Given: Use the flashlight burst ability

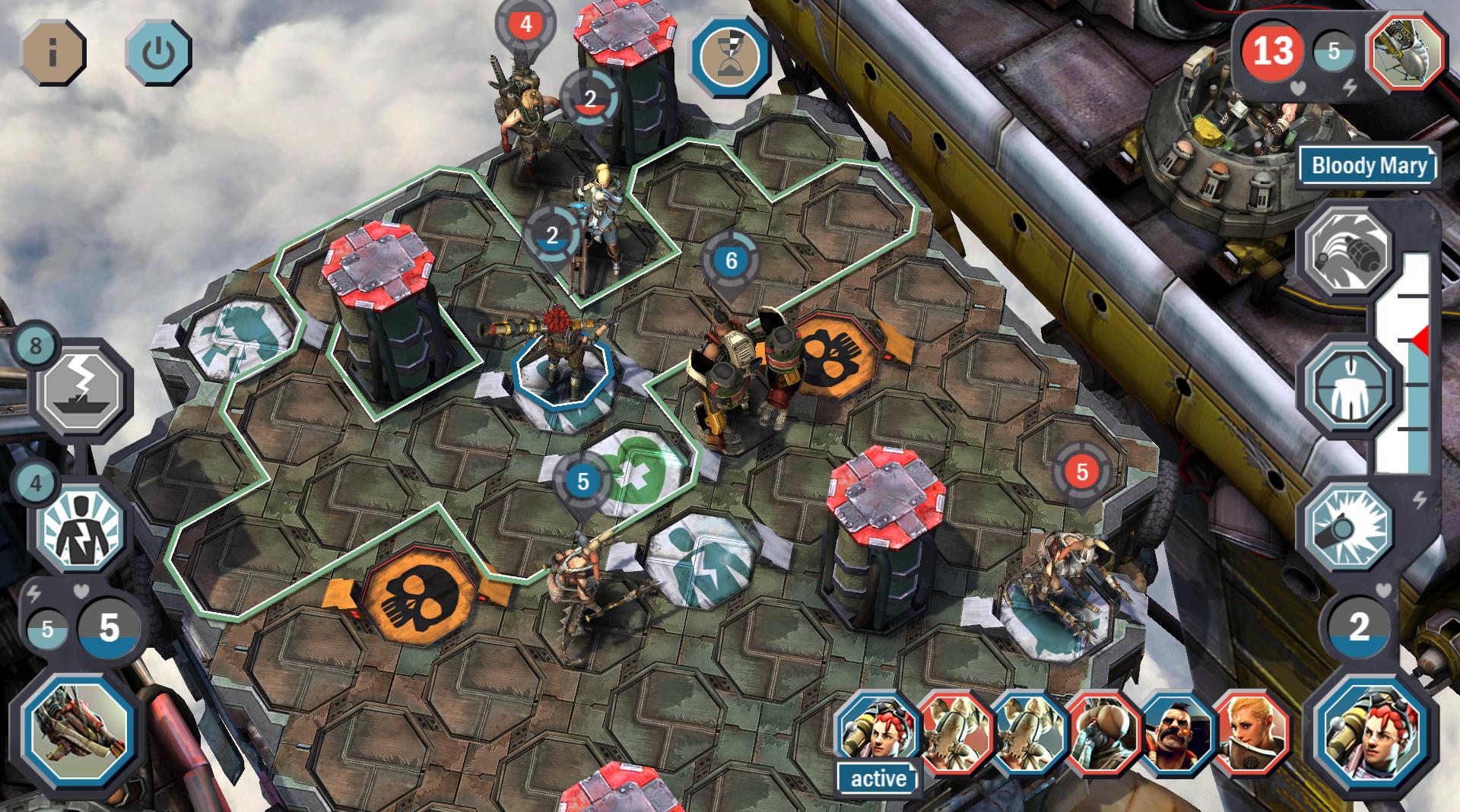Looking at the screenshot, I should point(1348,526).
